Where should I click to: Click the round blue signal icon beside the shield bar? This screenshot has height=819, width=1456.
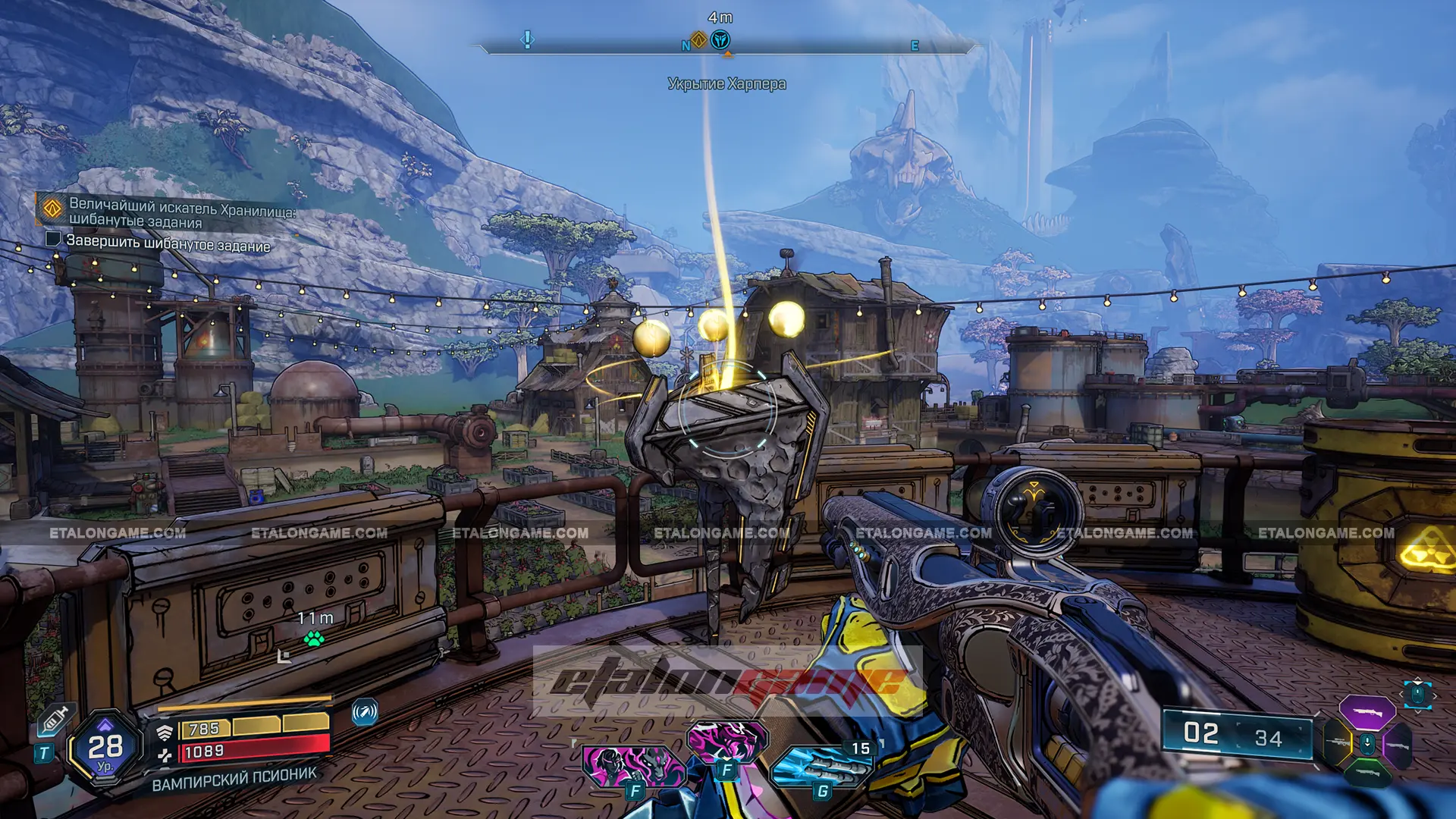click(x=365, y=712)
